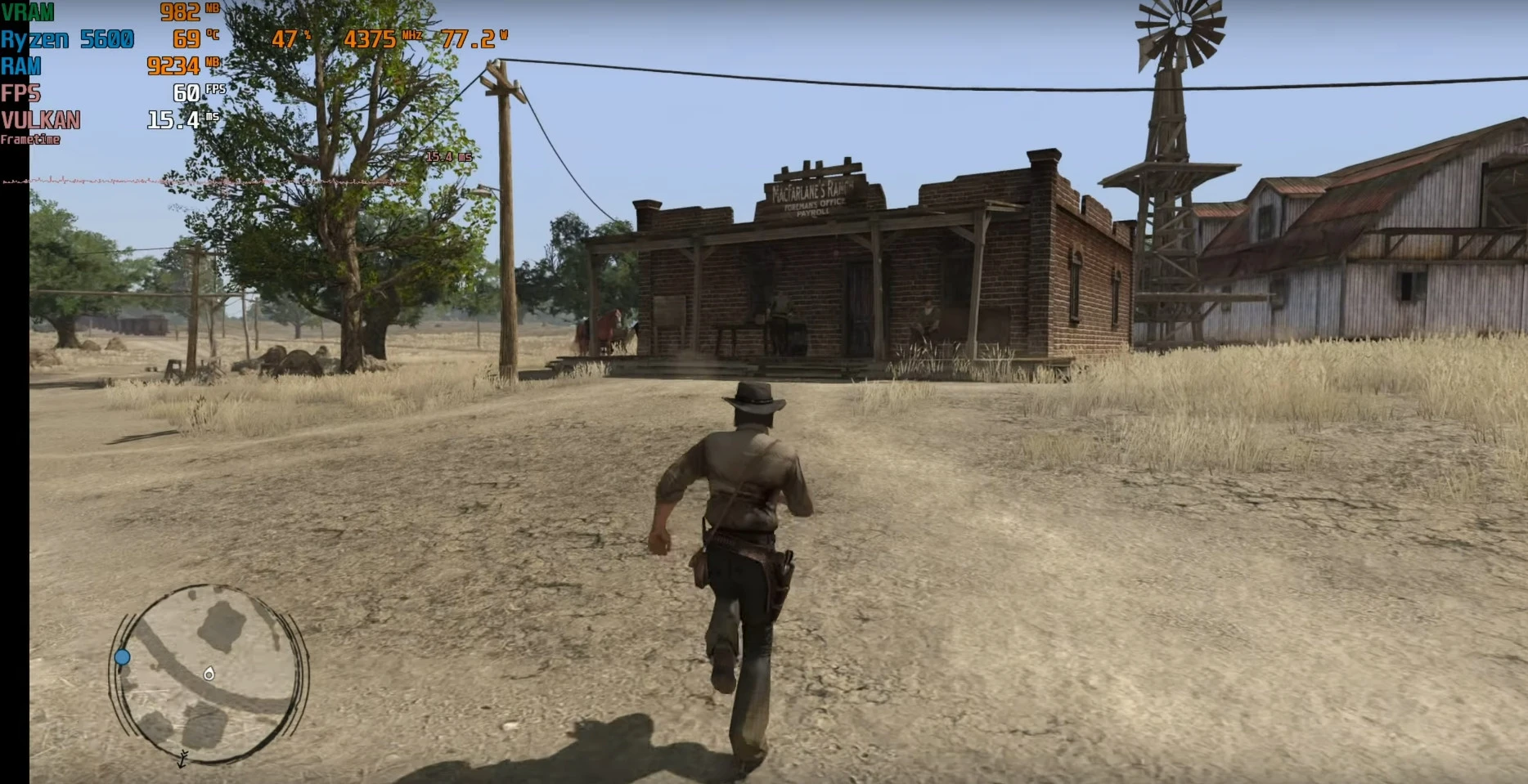Click the white player position marker on minimap
The image size is (1528, 784).
click(209, 674)
